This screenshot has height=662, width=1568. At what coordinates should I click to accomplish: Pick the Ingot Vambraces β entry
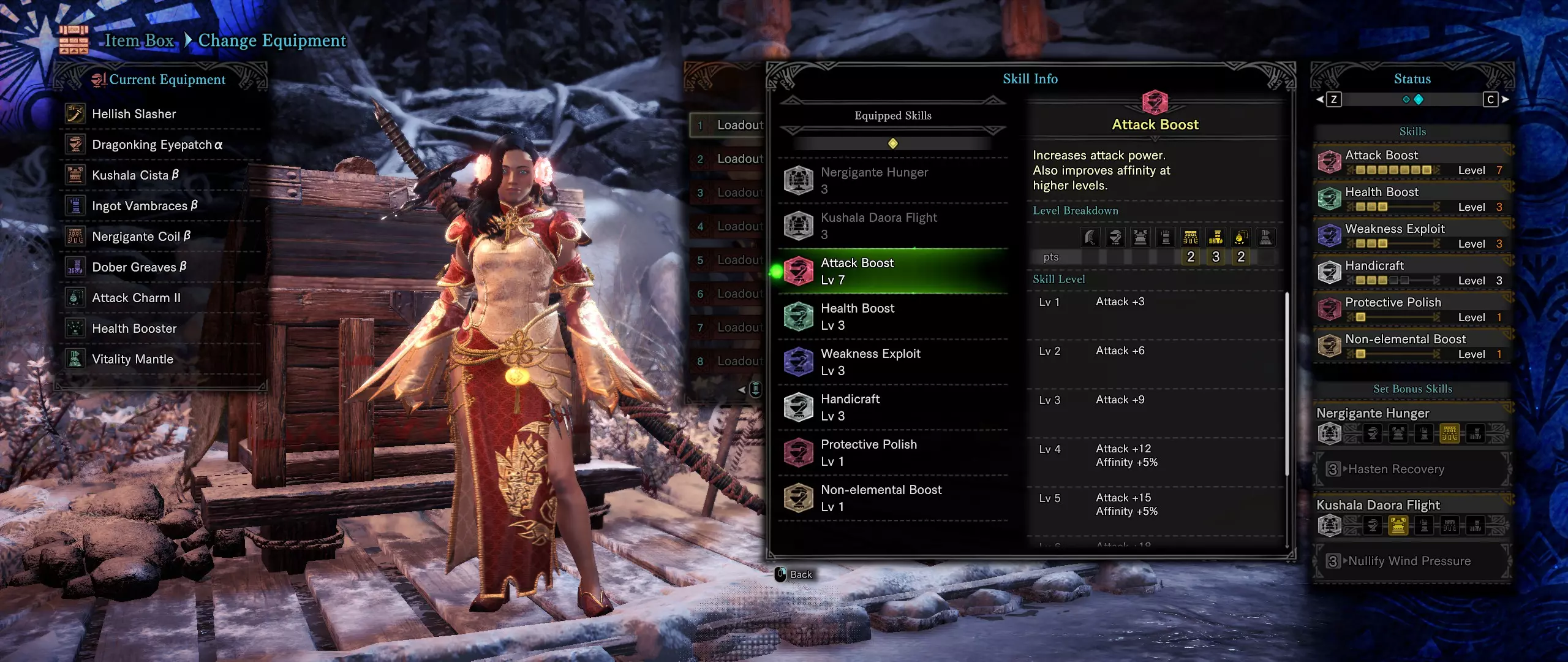point(145,206)
